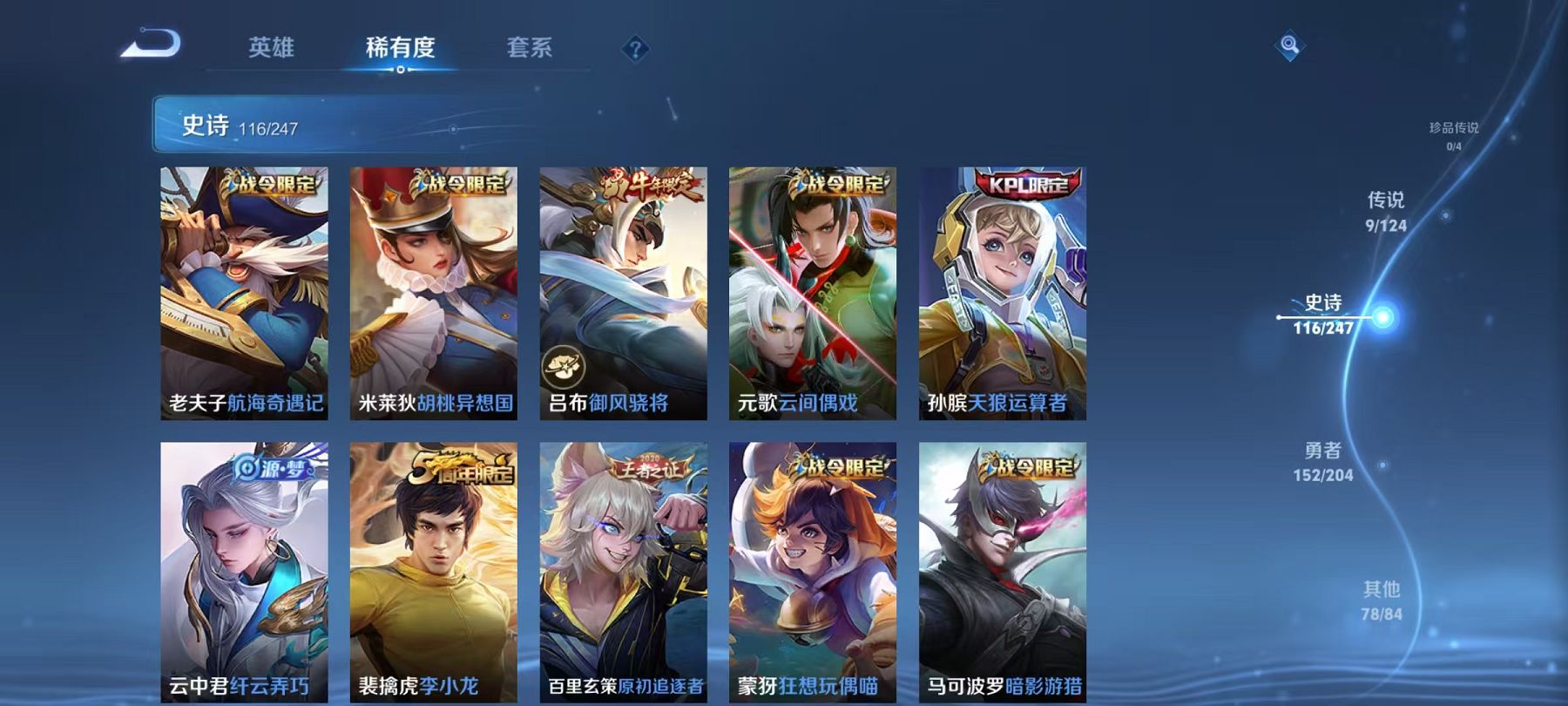1568x706 pixels.
Task: Click the question mark help icon
Action: point(637,50)
